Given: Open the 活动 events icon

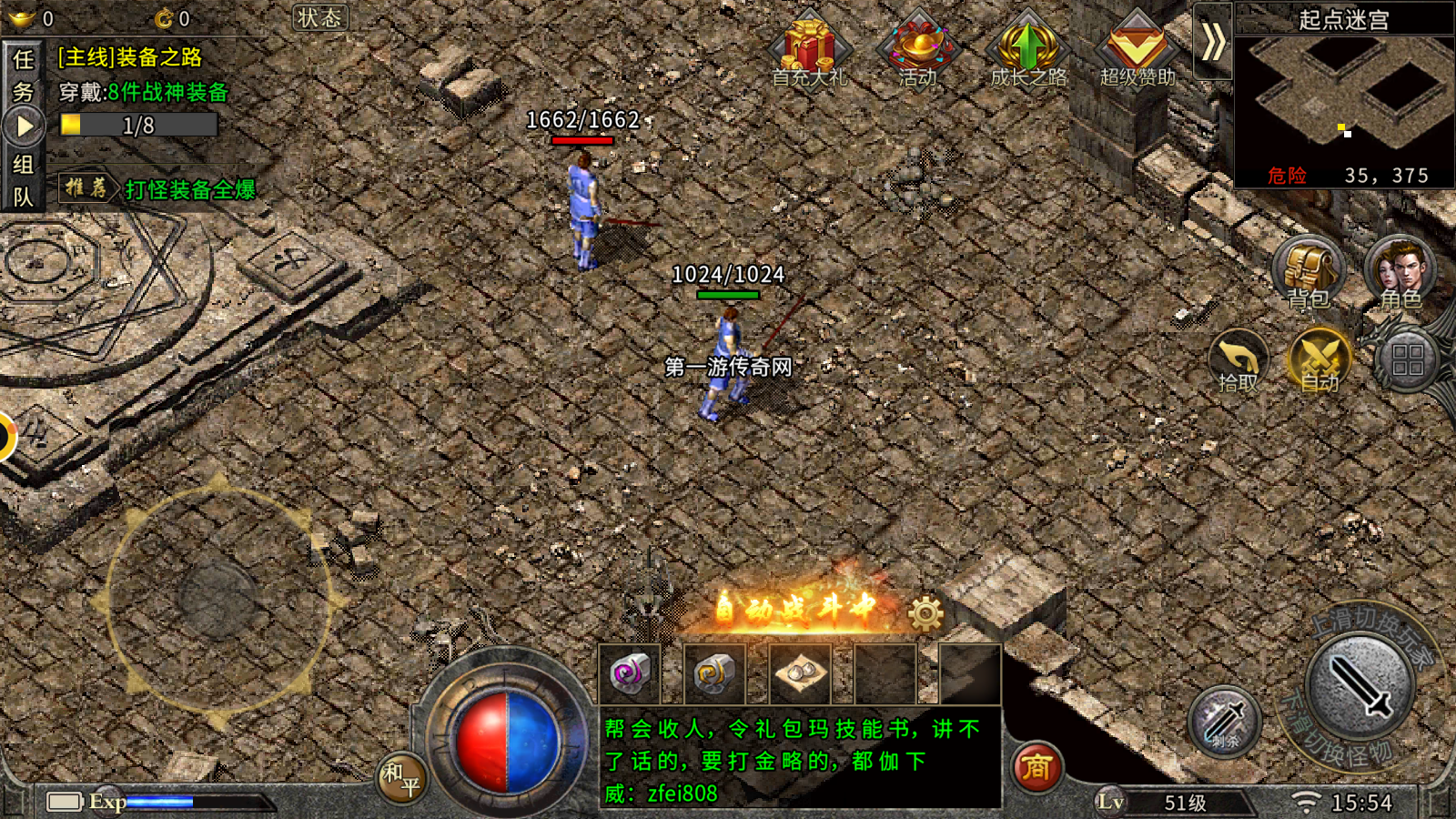Looking at the screenshot, I should 918,47.
